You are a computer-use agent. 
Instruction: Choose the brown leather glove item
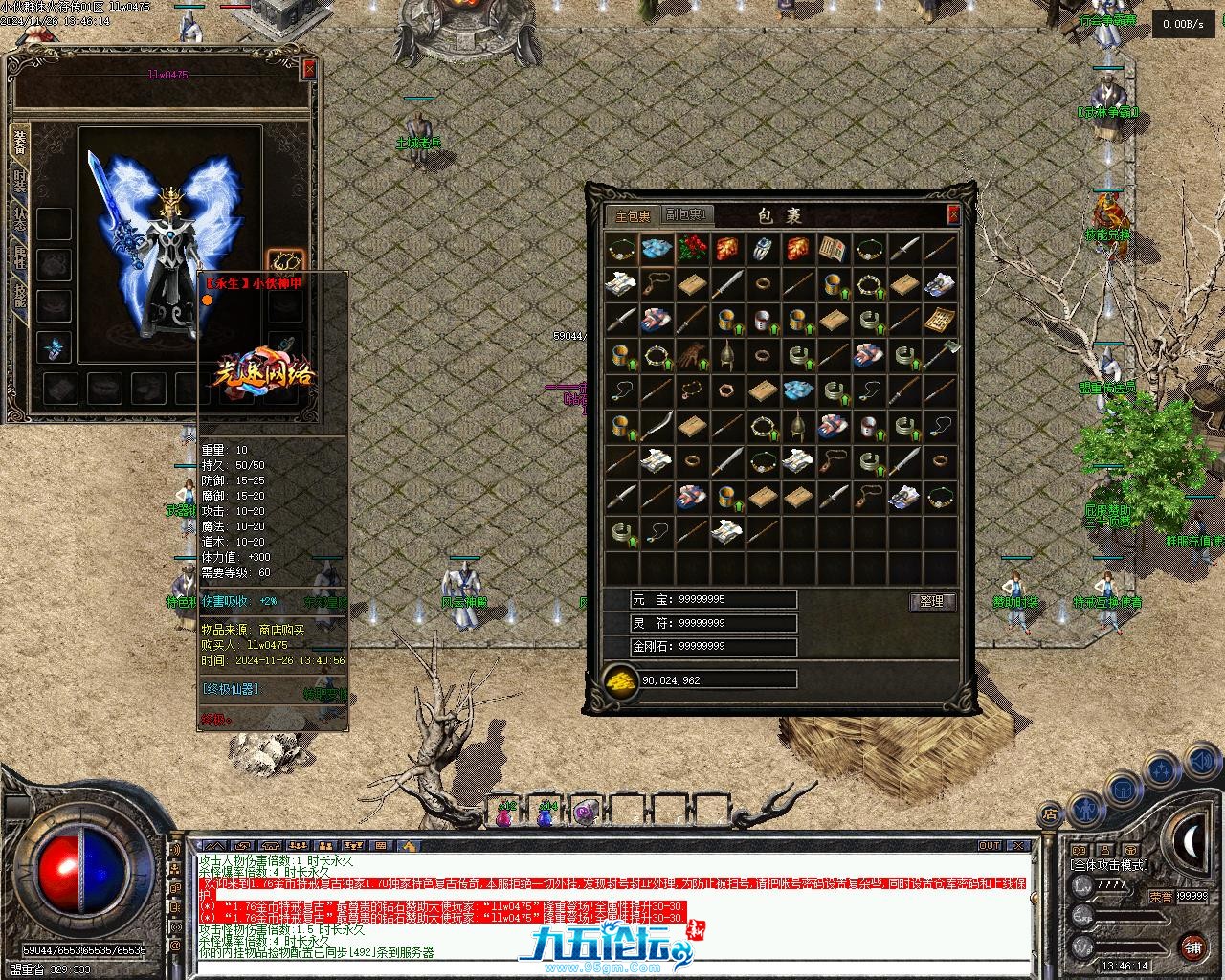coord(692,356)
